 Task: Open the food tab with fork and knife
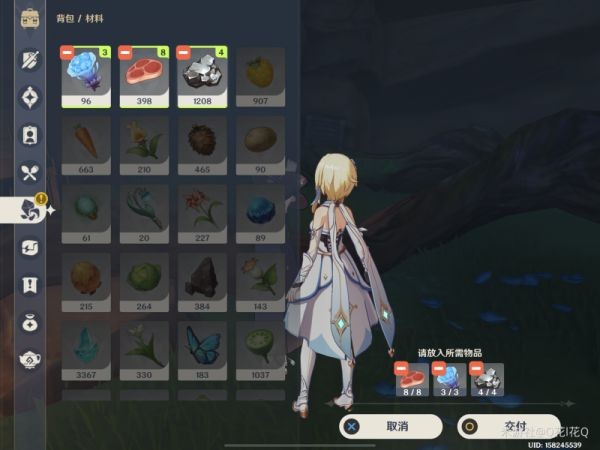(x=30, y=173)
